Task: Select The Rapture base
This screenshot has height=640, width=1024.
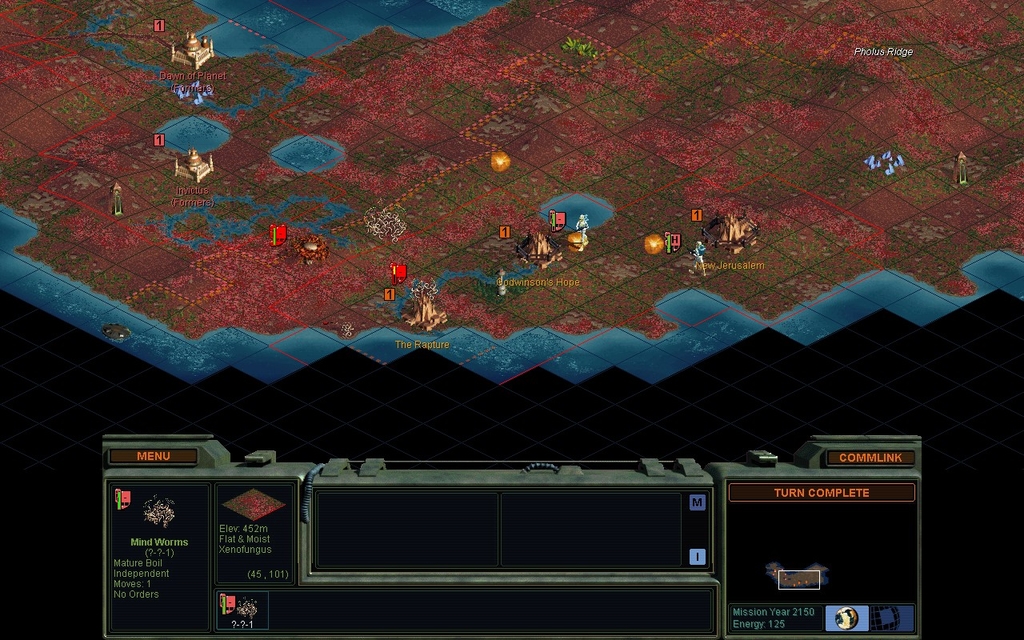Action: coord(423,306)
